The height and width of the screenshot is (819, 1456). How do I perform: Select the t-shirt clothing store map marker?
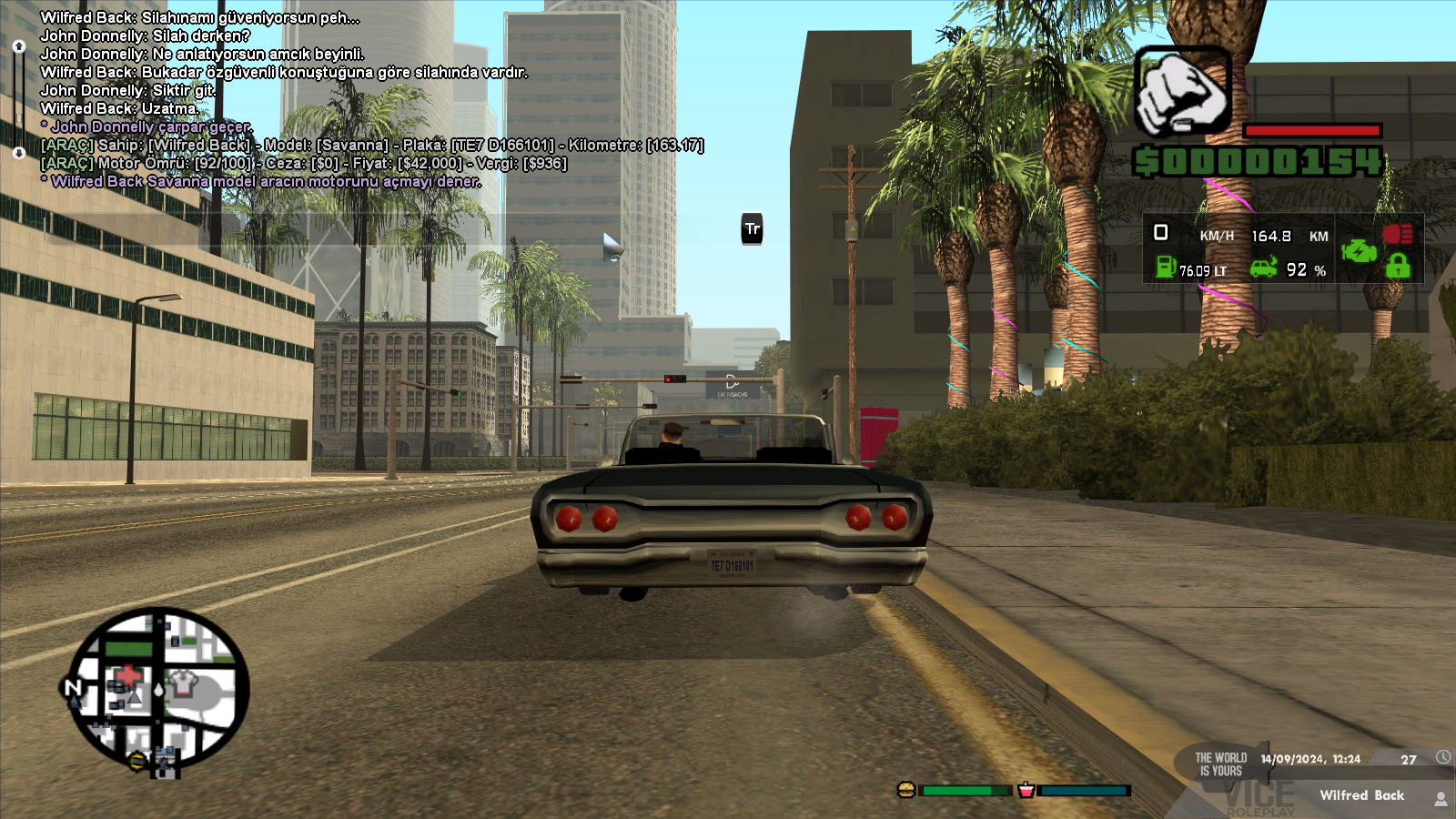tap(185, 681)
